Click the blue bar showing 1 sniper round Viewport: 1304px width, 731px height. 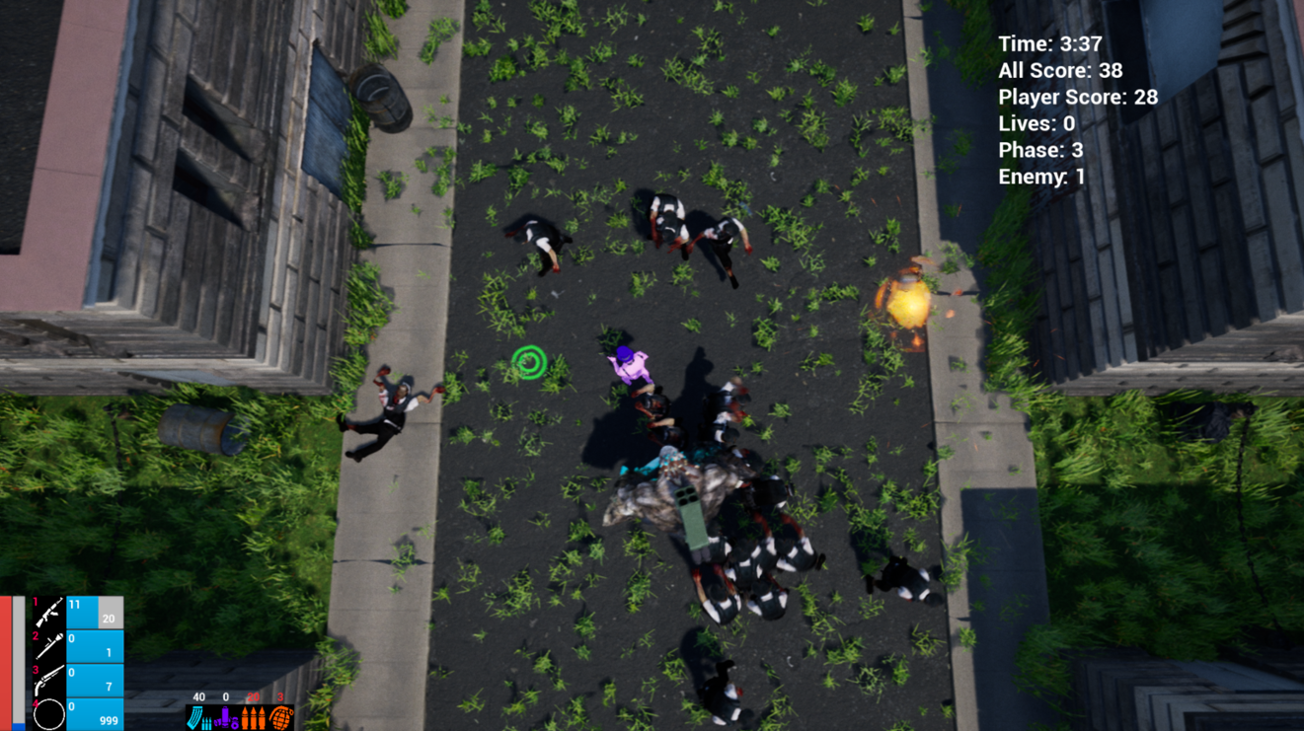click(x=95, y=646)
